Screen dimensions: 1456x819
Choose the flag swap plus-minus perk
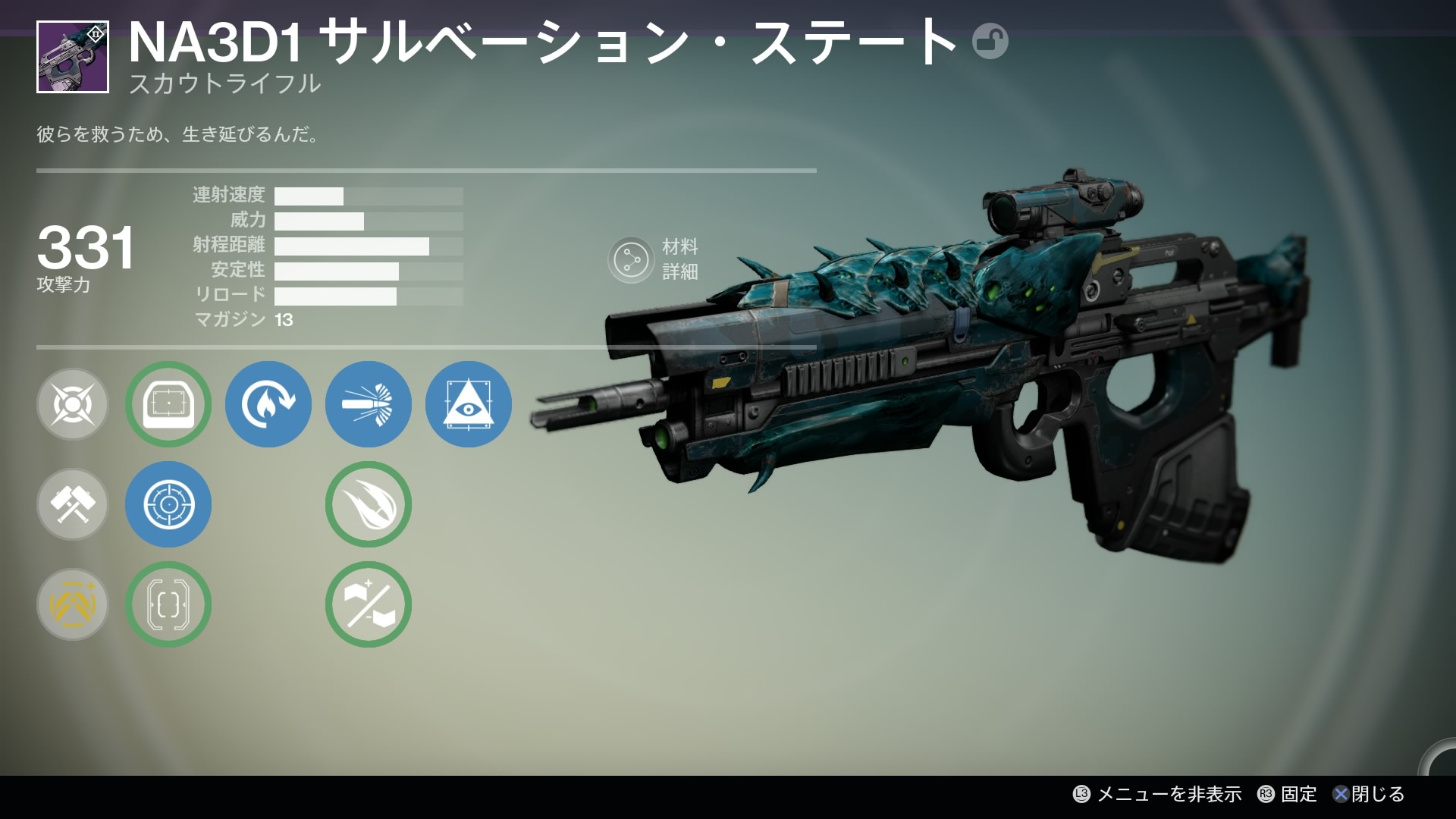369,604
